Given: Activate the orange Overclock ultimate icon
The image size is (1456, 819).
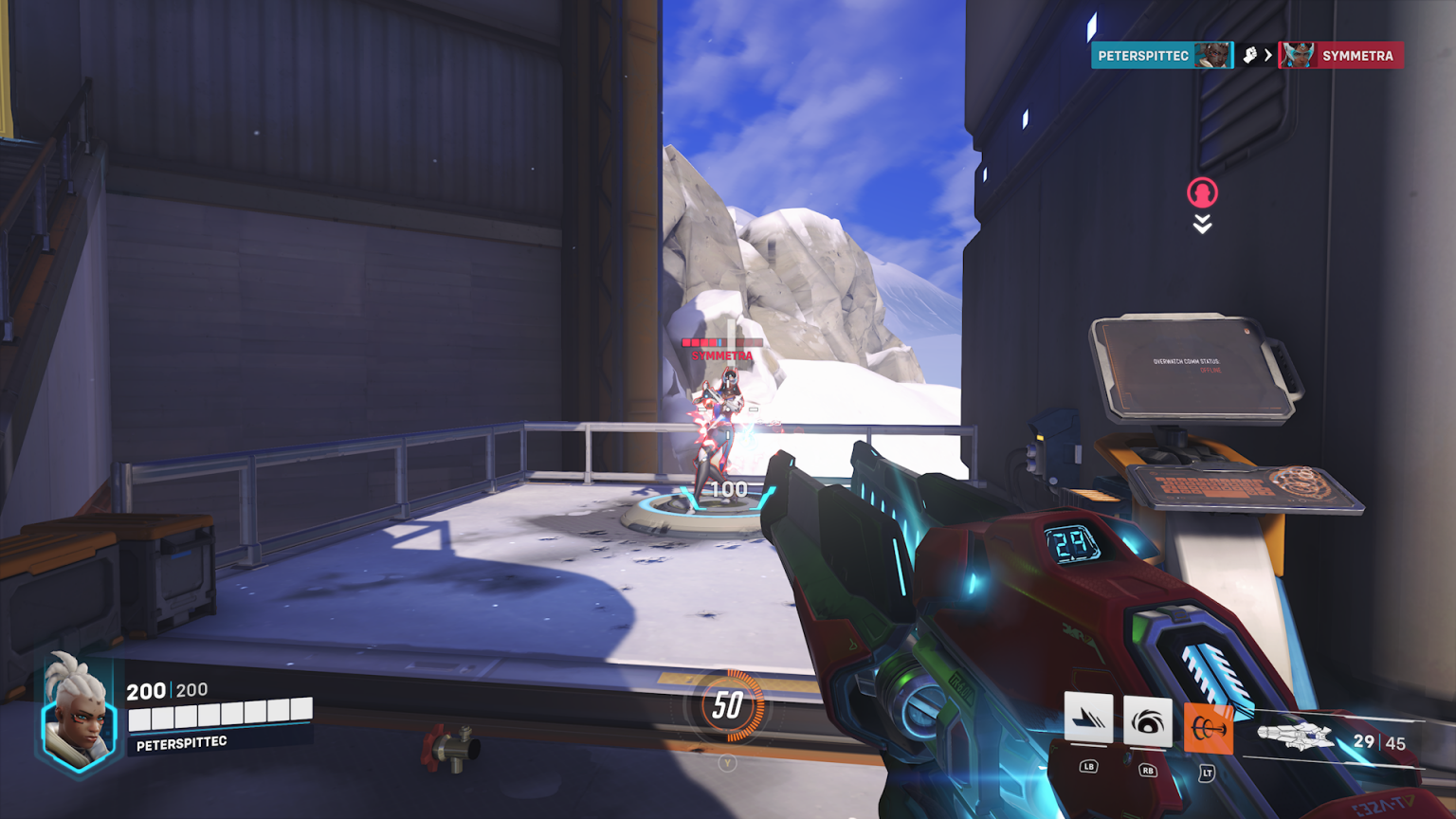Looking at the screenshot, I should click(1207, 727).
